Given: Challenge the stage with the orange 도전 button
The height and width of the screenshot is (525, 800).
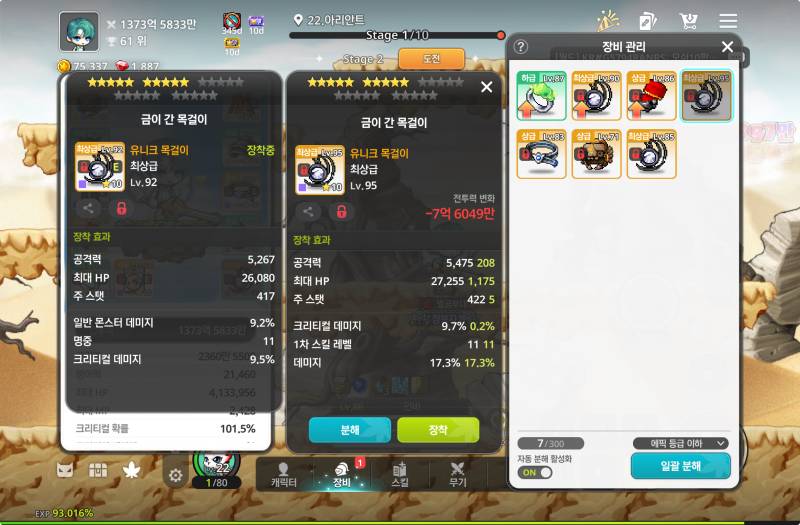Looking at the screenshot, I should pos(431,59).
